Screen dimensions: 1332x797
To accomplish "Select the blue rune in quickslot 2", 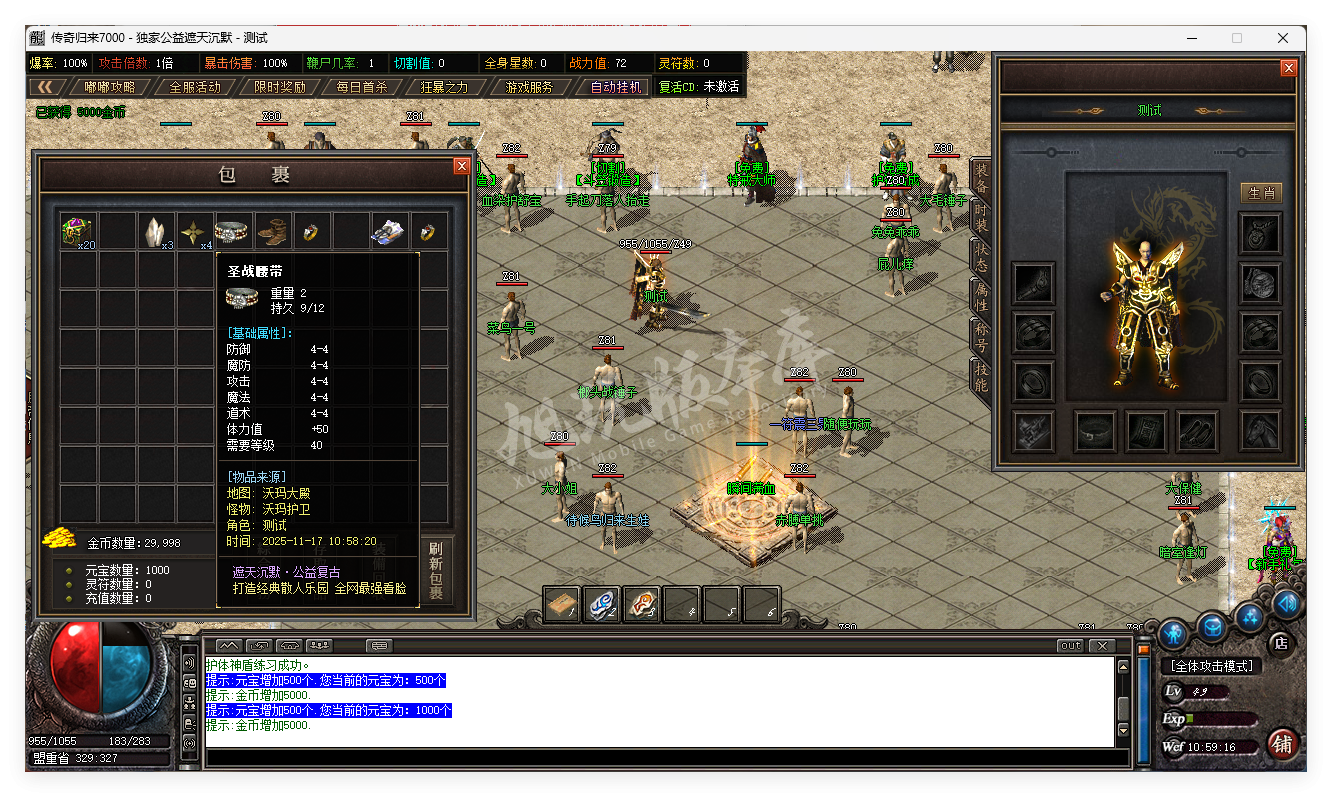I will point(602,604).
